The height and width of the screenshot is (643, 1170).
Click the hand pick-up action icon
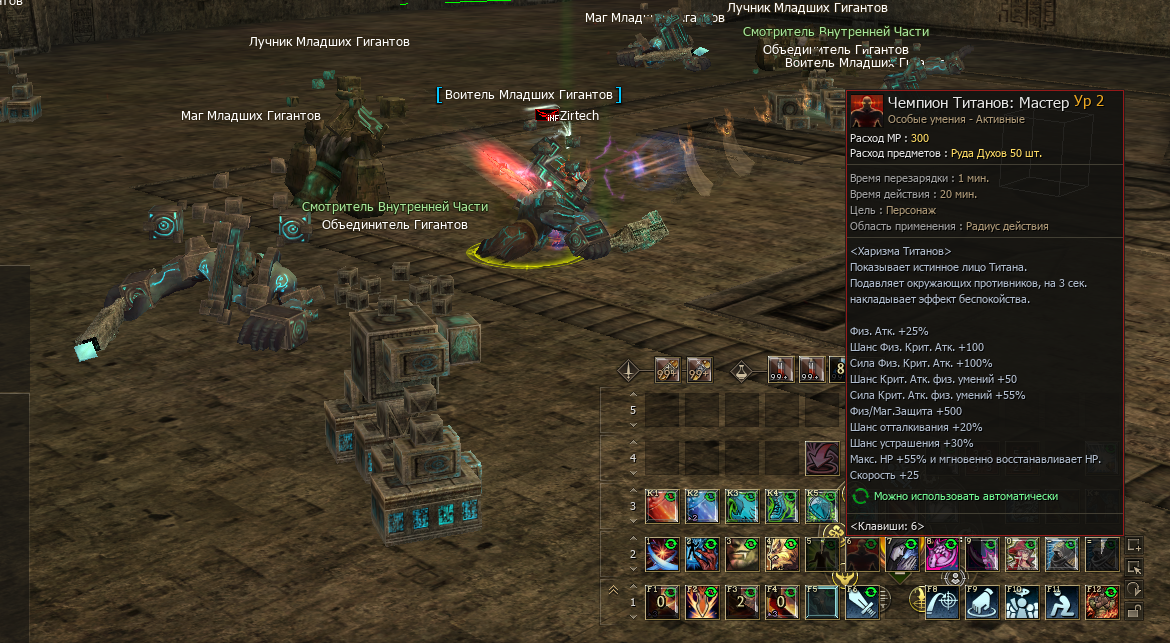(983, 601)
